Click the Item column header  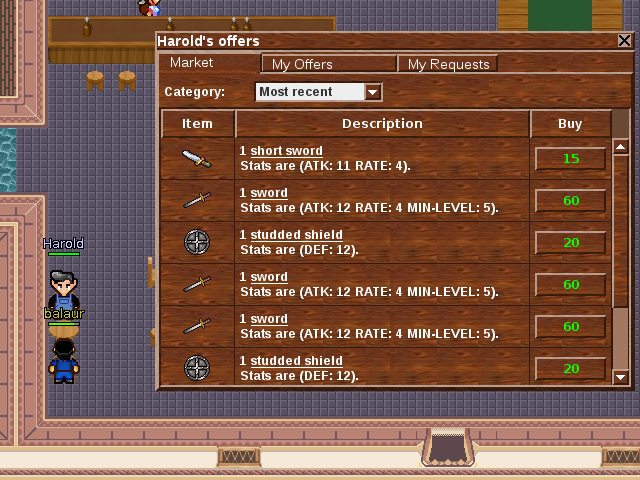197,124
